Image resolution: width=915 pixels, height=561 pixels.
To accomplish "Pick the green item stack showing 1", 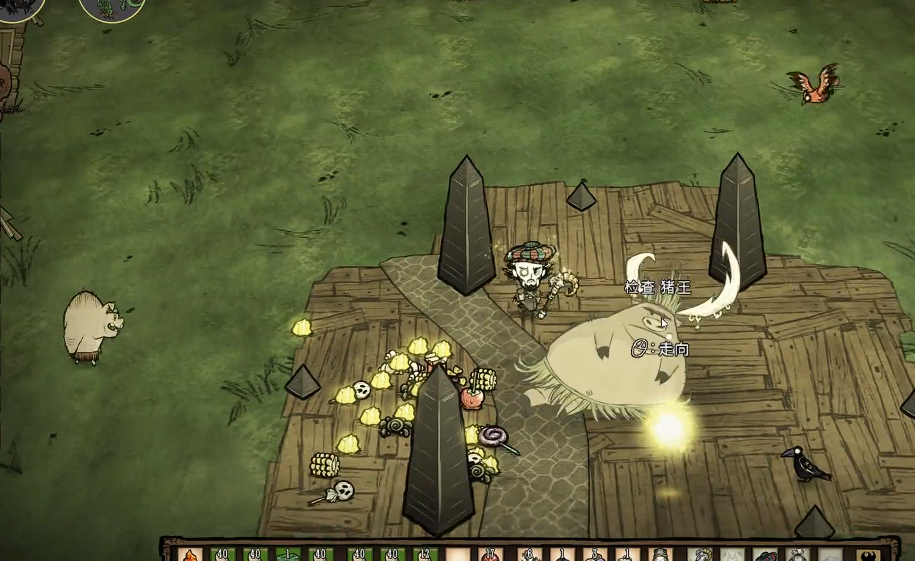I will (288, 554).
